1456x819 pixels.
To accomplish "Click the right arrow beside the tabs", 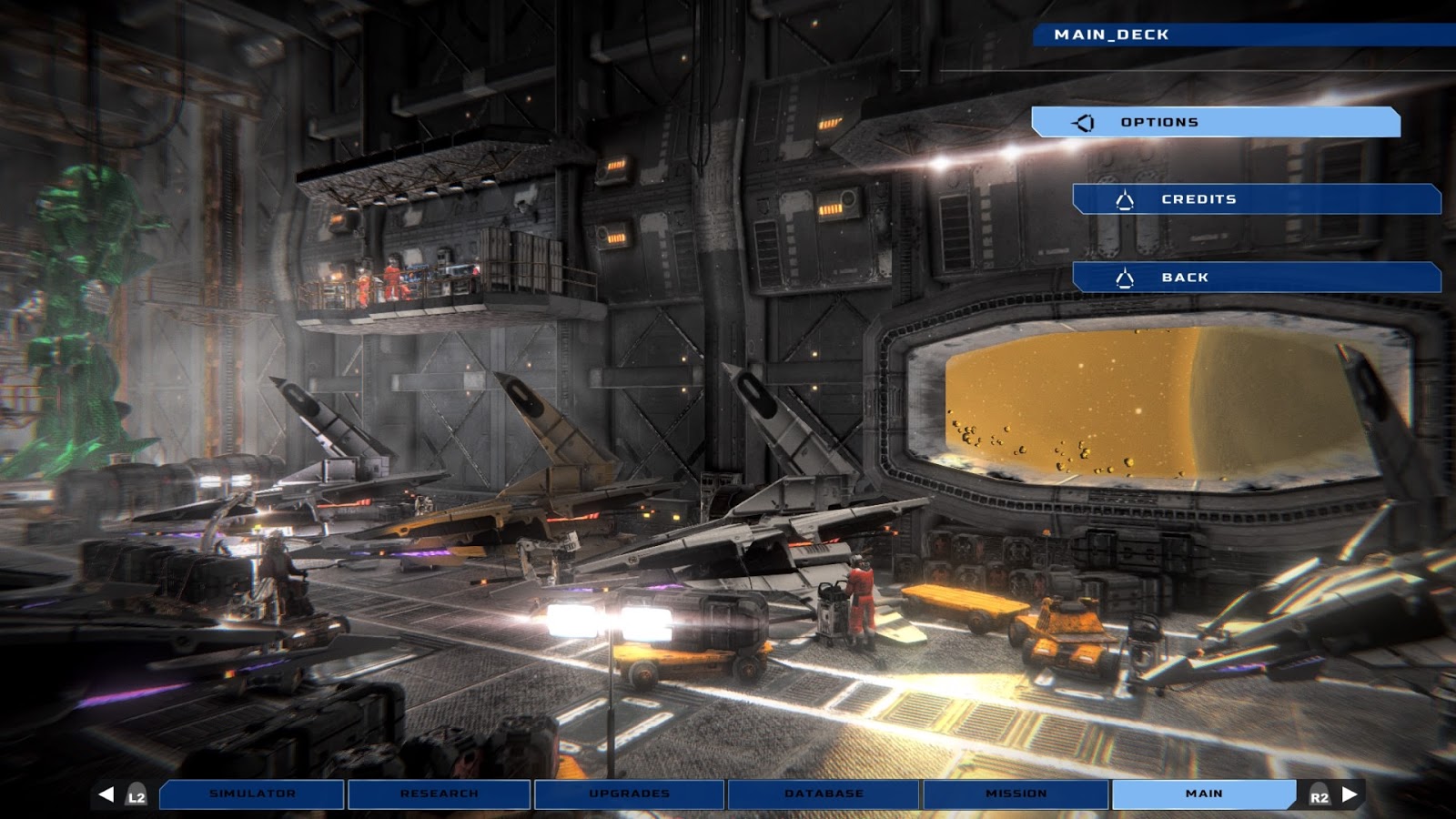I will [1350, 794].
